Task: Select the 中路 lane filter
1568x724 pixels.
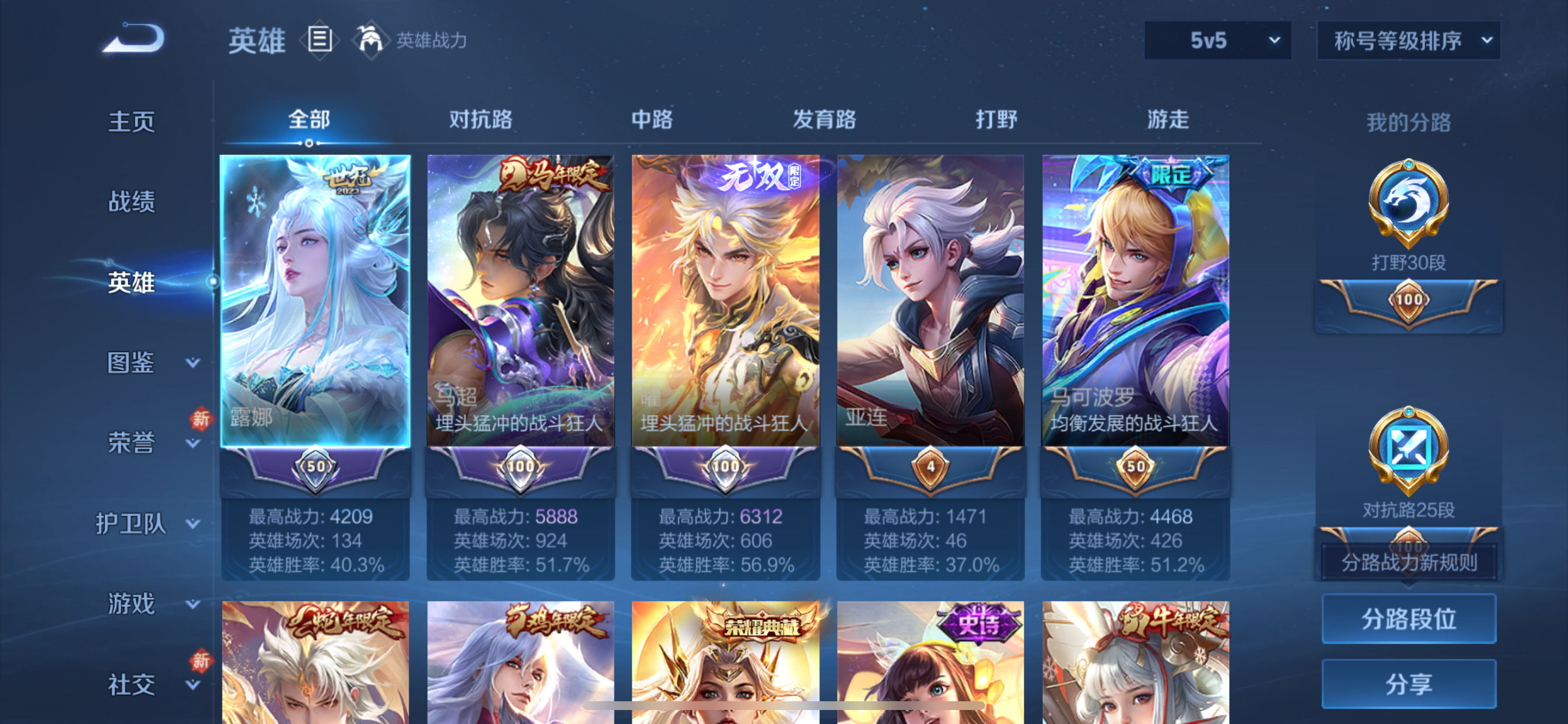Action: pyautogui.click(x=652, y=120)
